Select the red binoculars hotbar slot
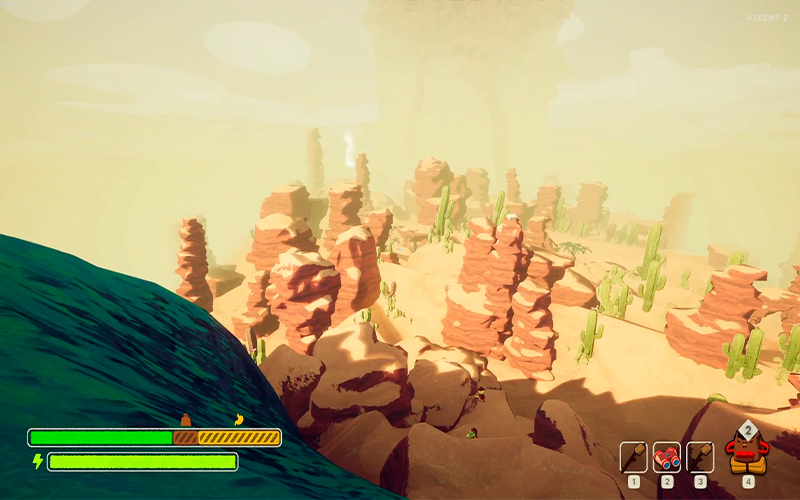The height and width of the screenshot is (500, 800). pos(667,457)
